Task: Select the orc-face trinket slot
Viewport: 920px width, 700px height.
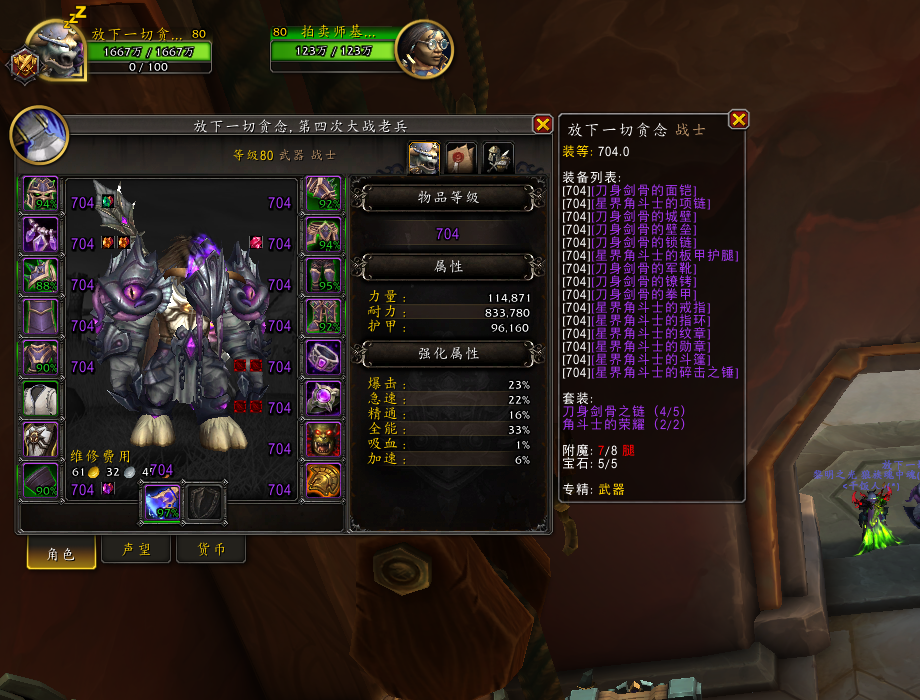Action: [x=323, y=440]
